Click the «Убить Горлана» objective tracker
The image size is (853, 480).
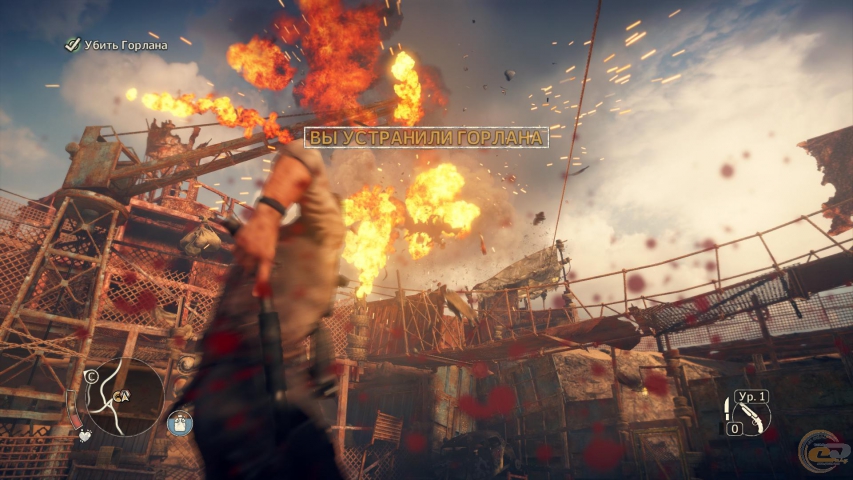(122, 44)
